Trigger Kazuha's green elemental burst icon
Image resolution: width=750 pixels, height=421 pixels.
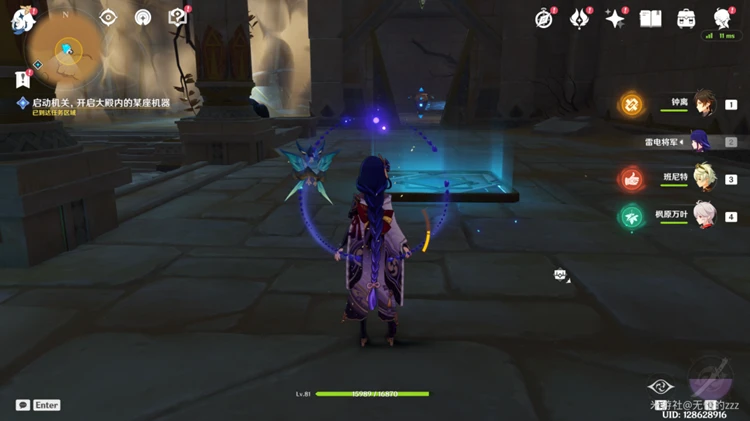coord(631,215)
